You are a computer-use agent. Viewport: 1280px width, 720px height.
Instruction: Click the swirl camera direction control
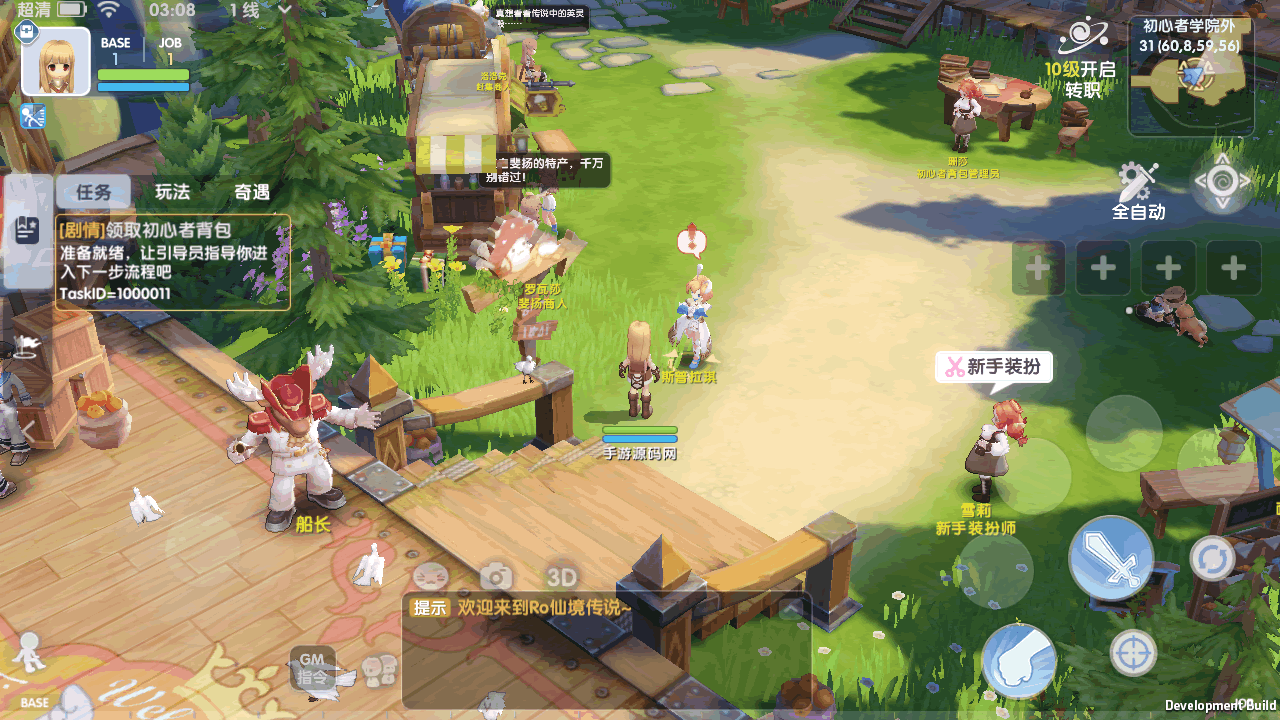coord(1222,182)
